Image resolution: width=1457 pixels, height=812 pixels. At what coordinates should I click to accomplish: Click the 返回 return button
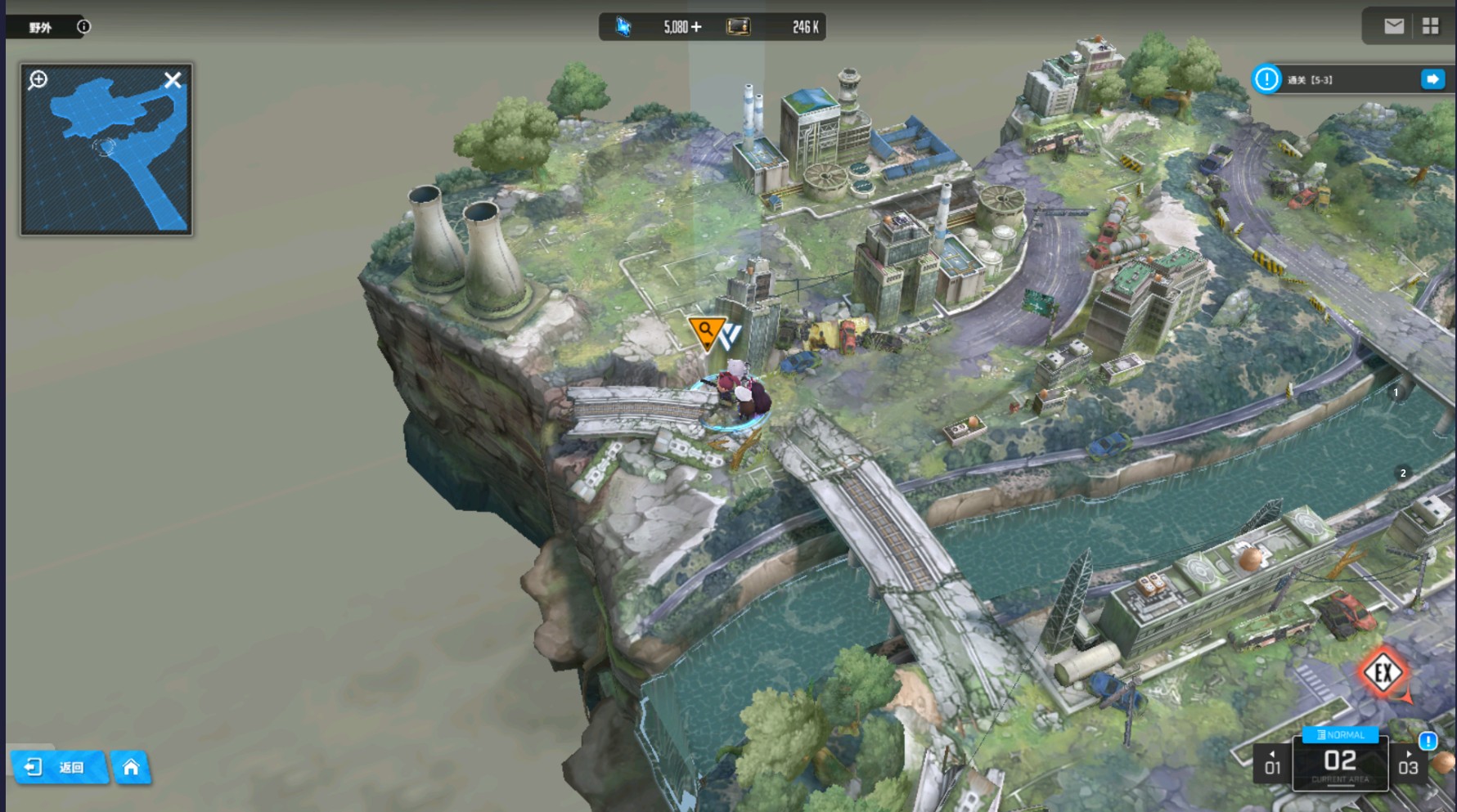point(59,767)
